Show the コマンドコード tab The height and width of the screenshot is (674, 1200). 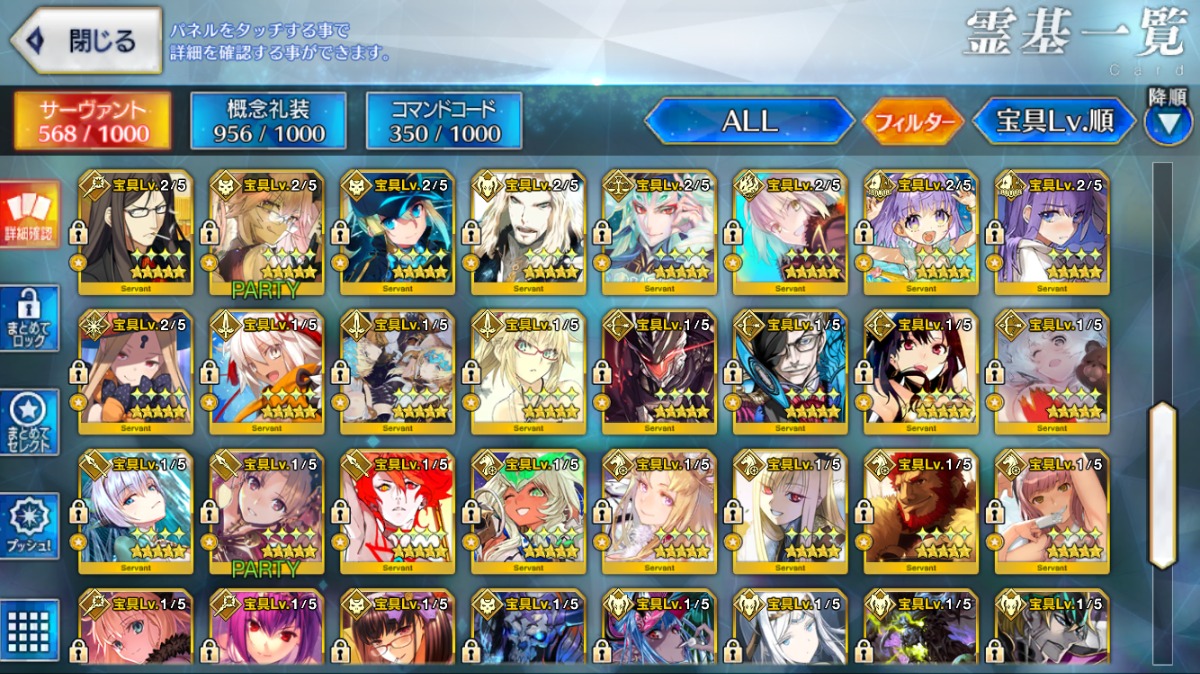(x=444, y=121)
